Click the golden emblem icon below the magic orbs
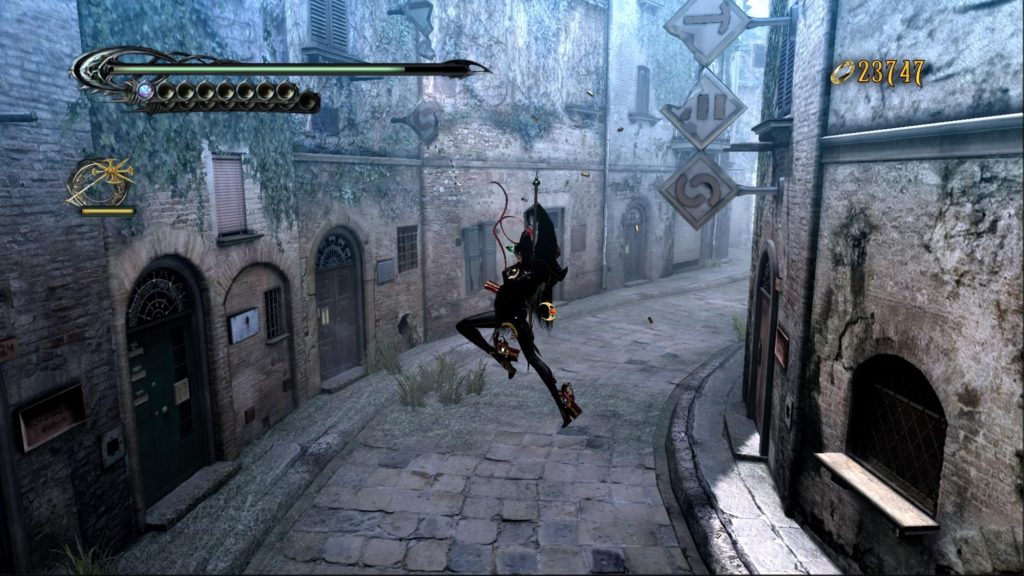 (100, 181)
